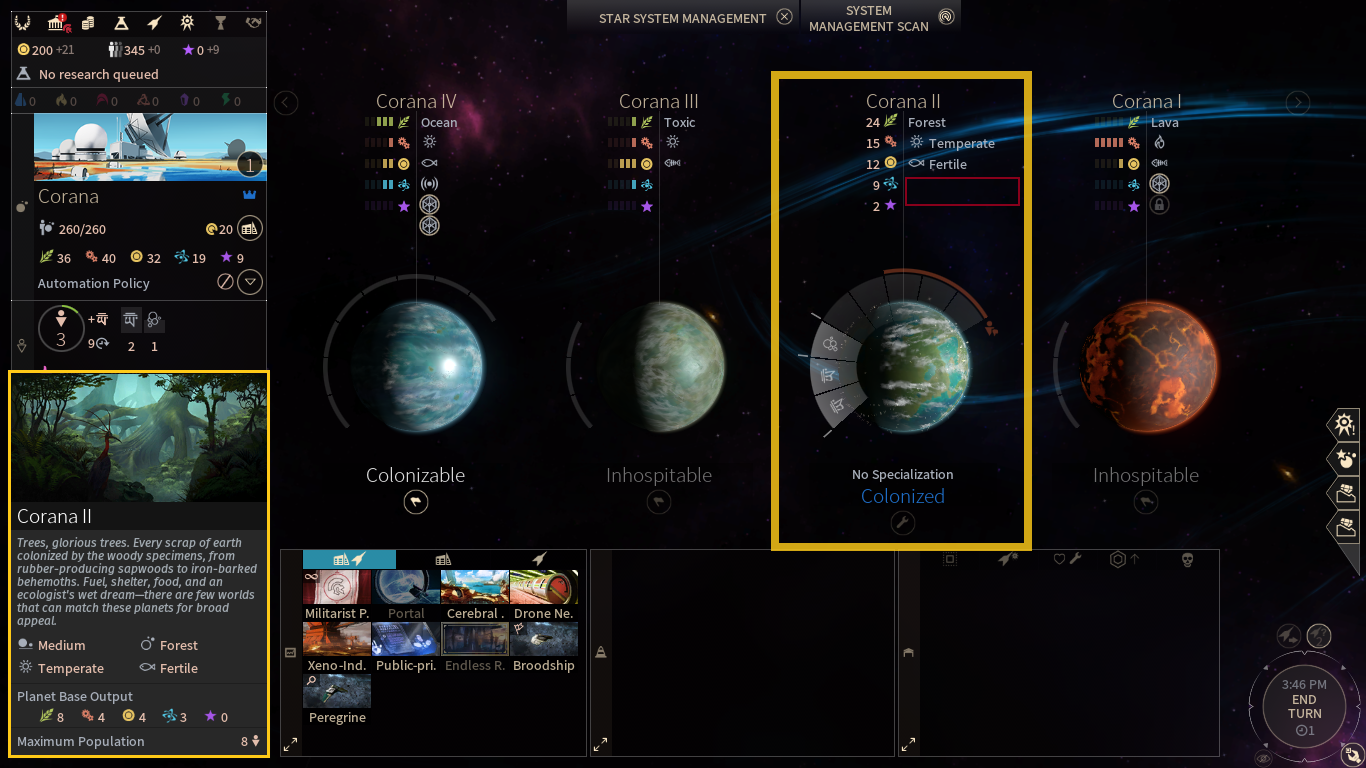Select the Cerebral improvement tile
Screen dimensions: 1366x768
474,595
